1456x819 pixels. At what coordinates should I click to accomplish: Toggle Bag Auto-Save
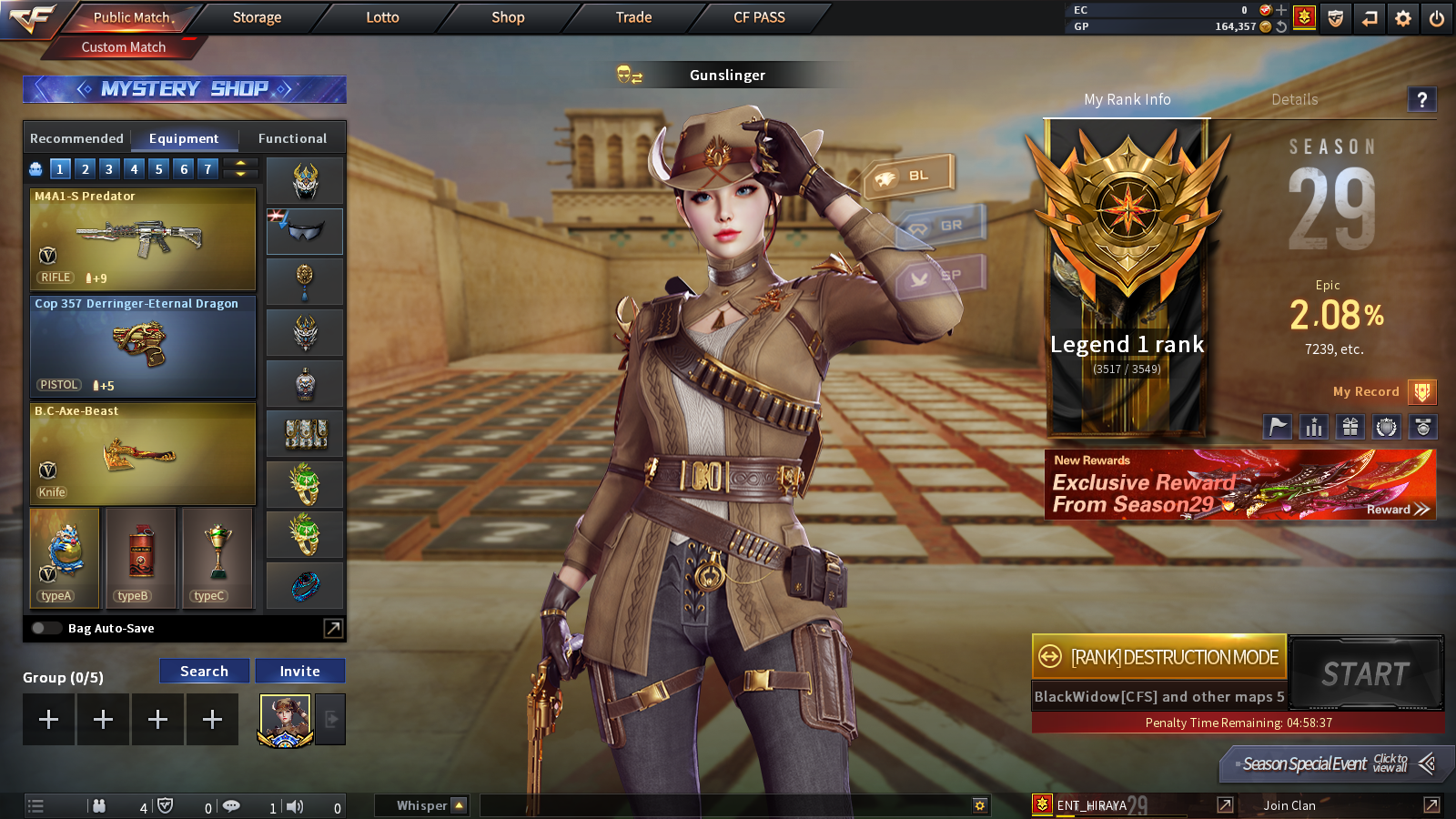tap(45, 628)
